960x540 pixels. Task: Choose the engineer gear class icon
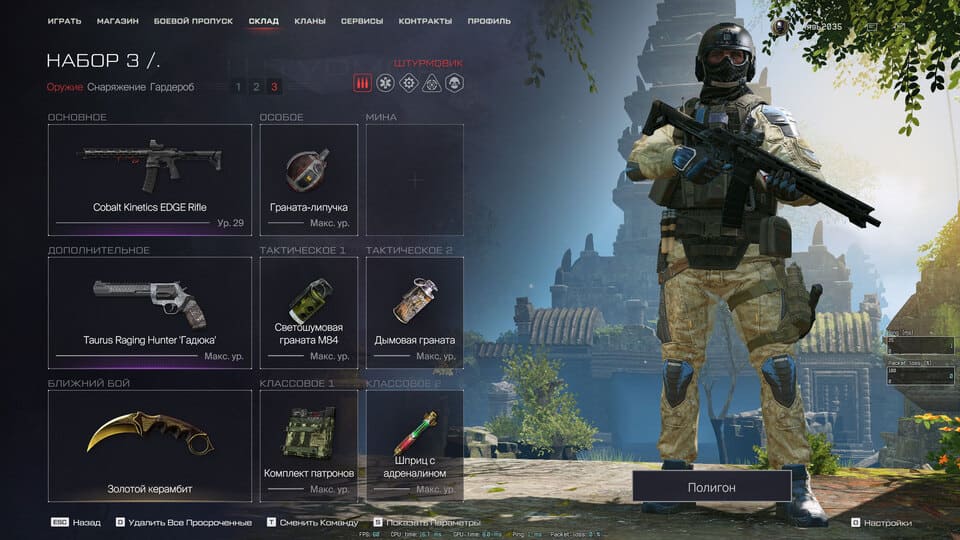point(408,84)
